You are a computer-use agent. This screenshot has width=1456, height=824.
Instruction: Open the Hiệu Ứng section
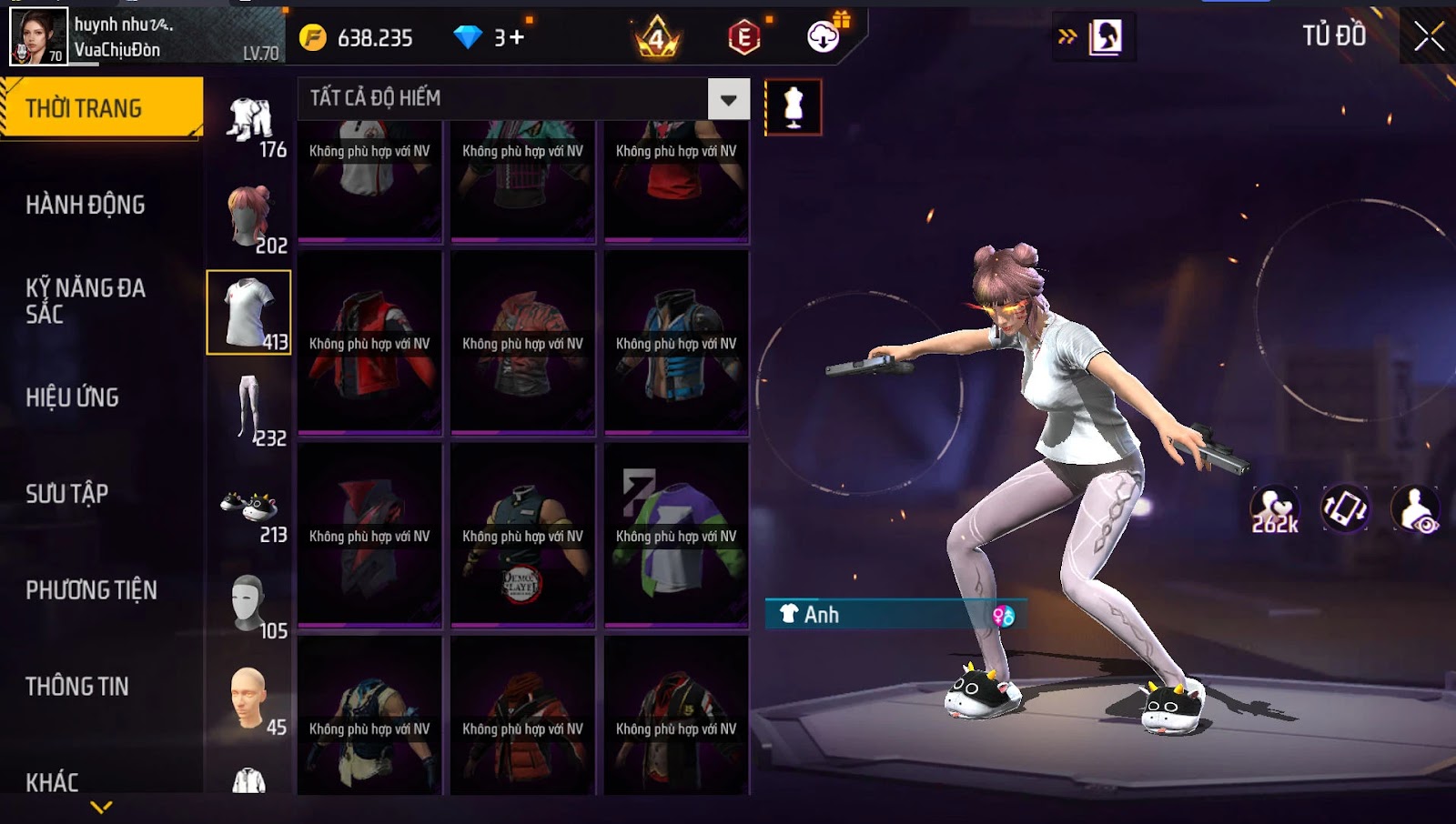73,397
